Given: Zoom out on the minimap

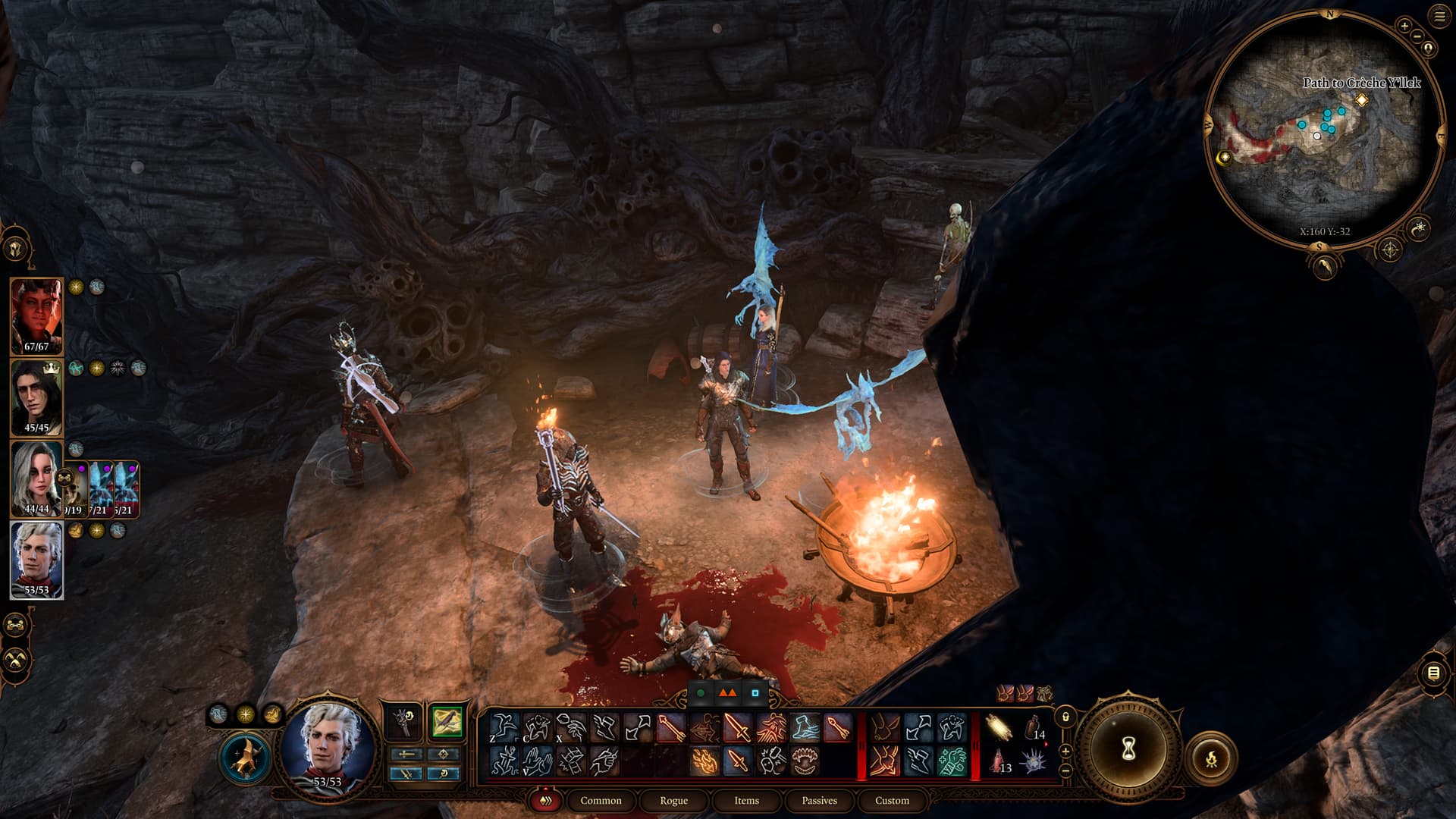Looking at the screenshot, I should tap(1417, 36).
